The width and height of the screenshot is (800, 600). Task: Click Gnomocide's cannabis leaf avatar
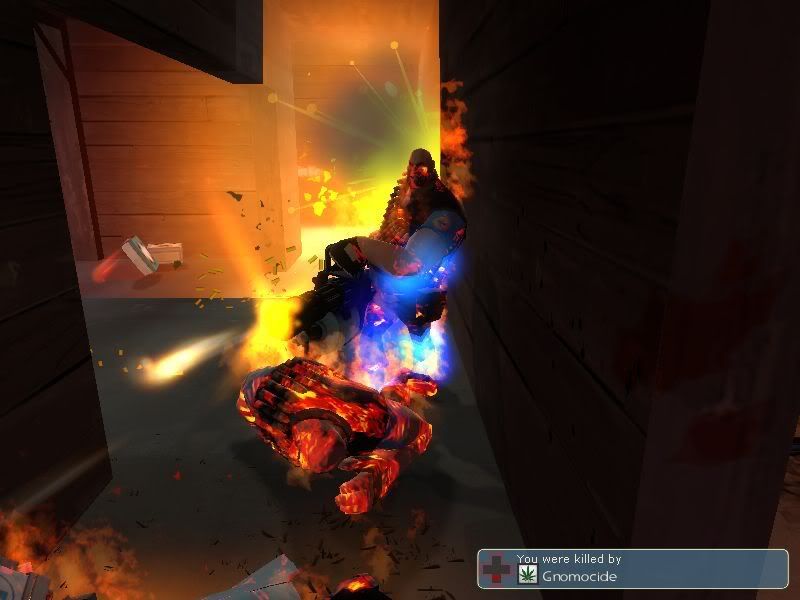tap(527, 575)
